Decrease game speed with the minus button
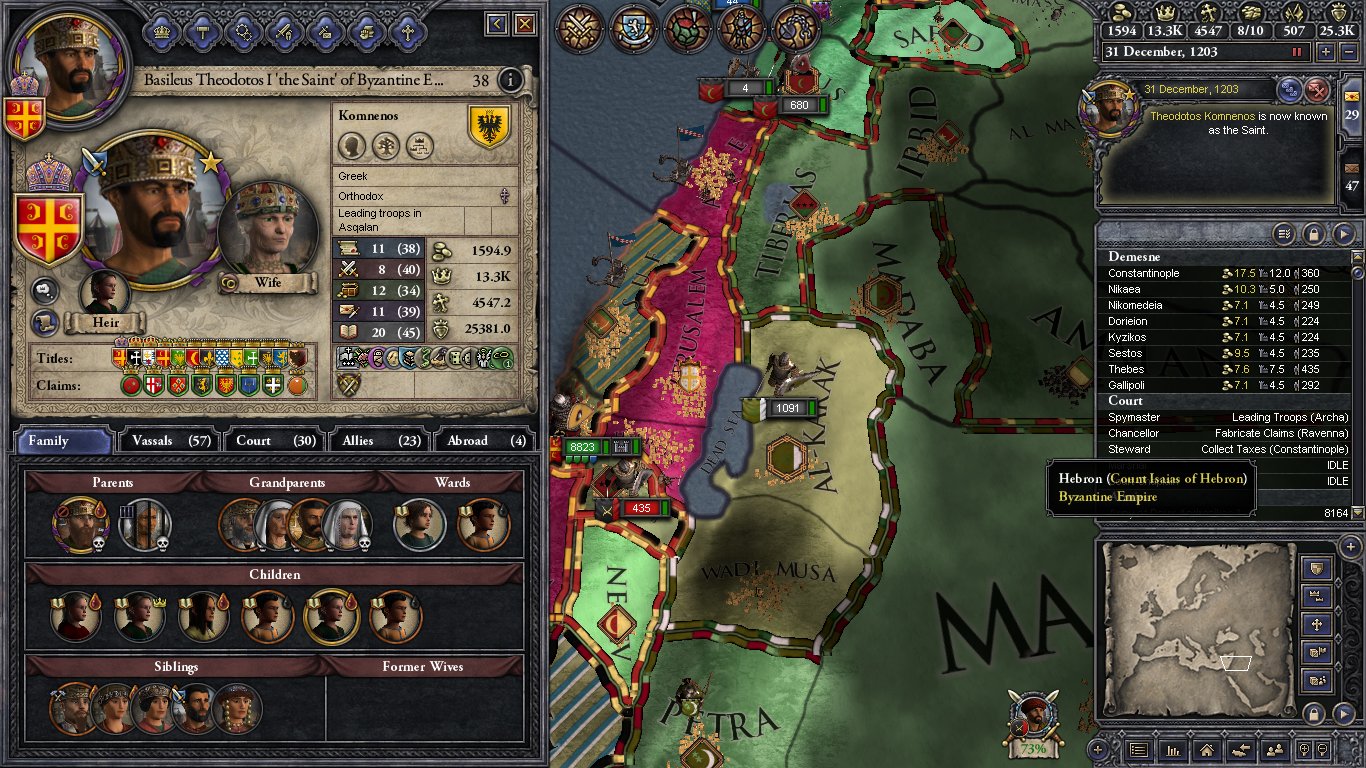The height and width of the screenshot is (768, 1366). coord(1346,52)
